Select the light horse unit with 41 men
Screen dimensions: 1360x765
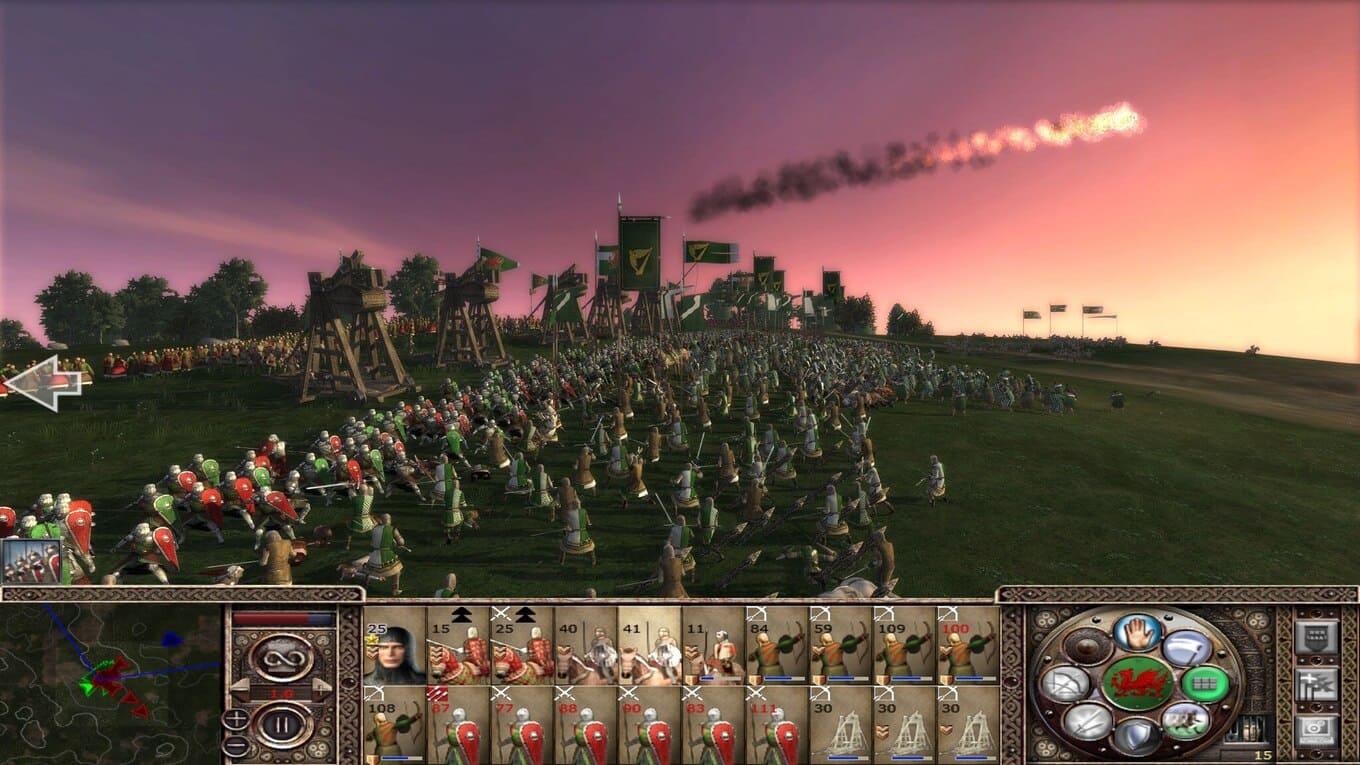(649, 645)
